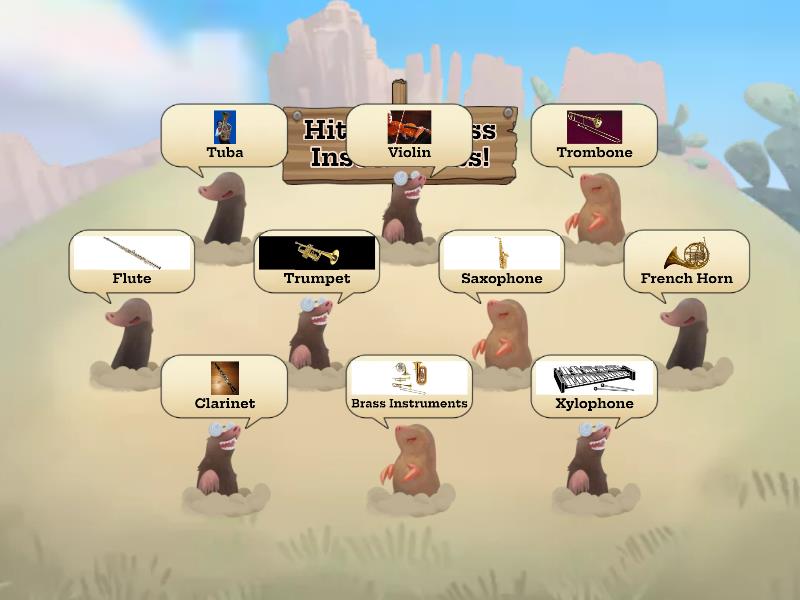The height and width of the screenshot is (600, 800).
Task: Whack the Flute speech bubble
Action: [x=132, y=262]
